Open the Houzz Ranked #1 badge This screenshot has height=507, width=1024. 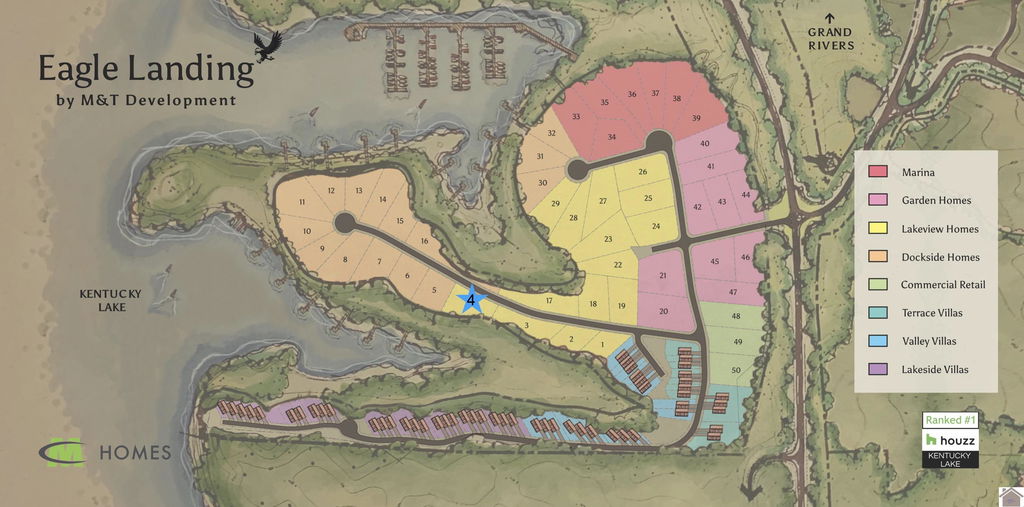point(949,439)
